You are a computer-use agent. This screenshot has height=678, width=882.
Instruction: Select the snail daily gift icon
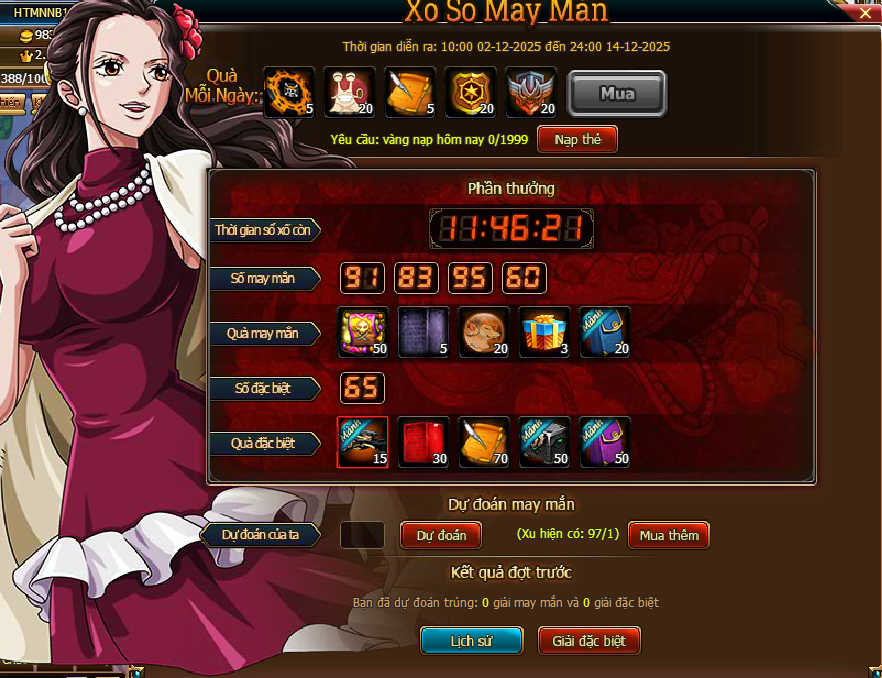pyautogui.click(x=349, y=93)
